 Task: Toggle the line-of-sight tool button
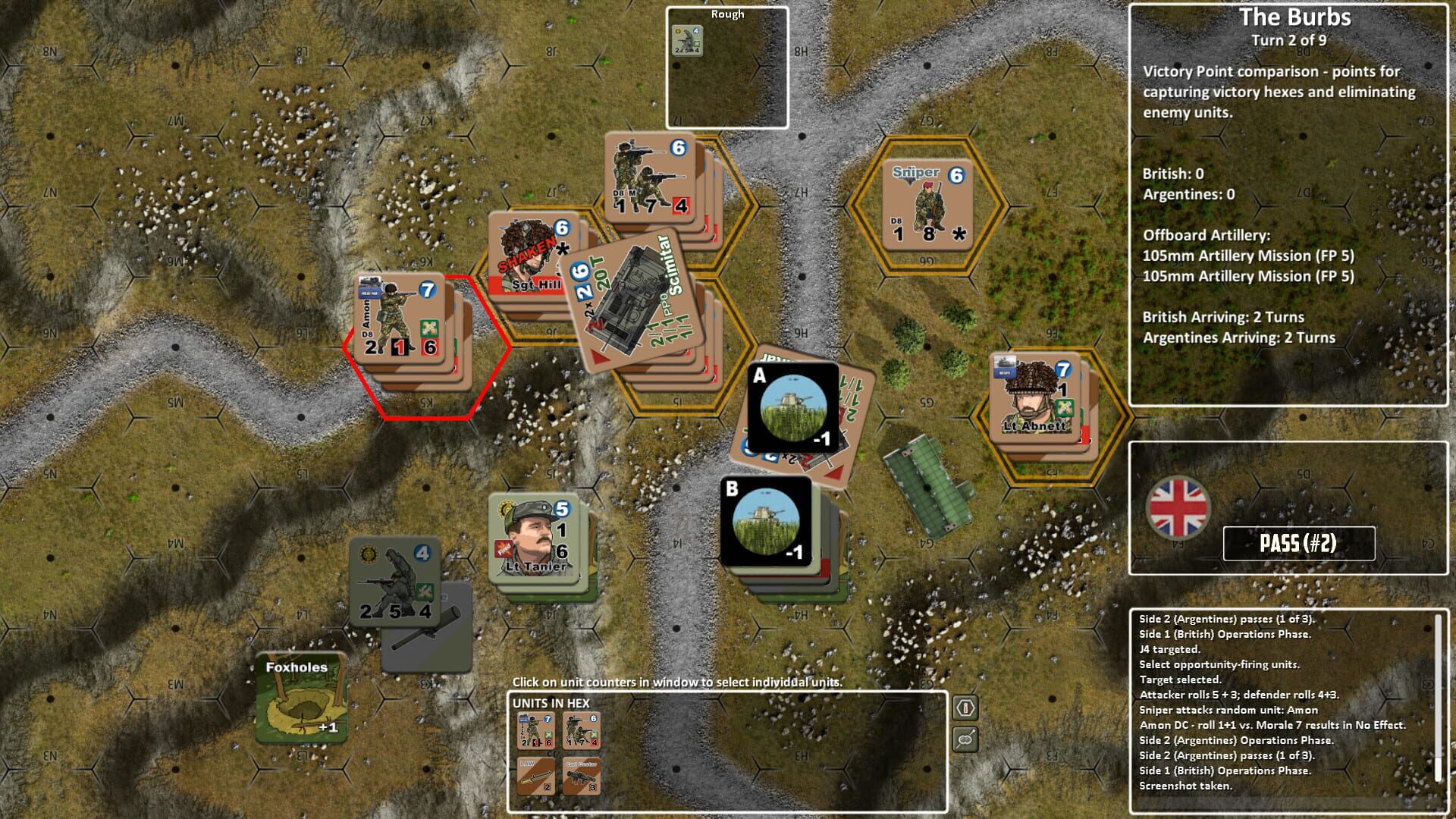pos(965,739)
